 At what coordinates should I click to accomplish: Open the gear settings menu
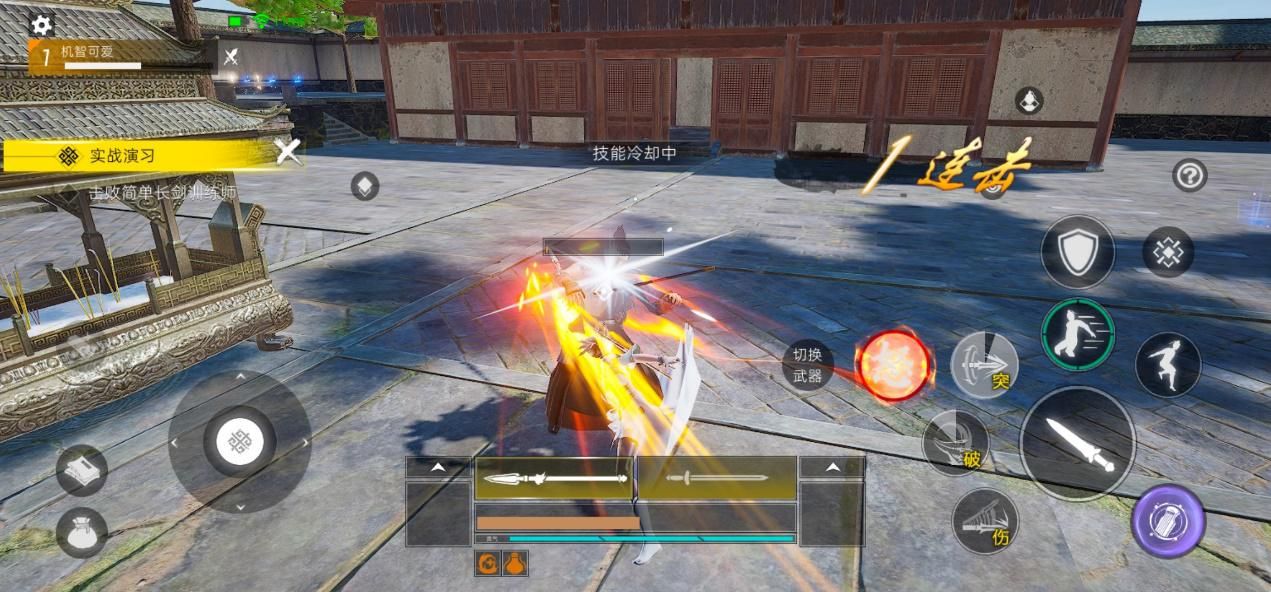42,24
